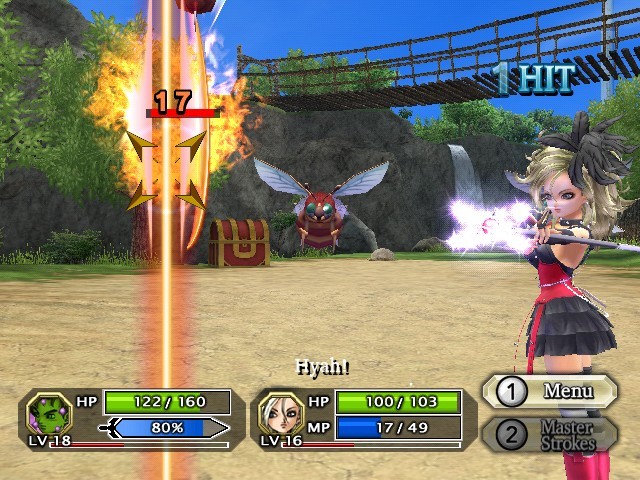Open the Menu button
The image size is (640, 480).
[550, 391]
